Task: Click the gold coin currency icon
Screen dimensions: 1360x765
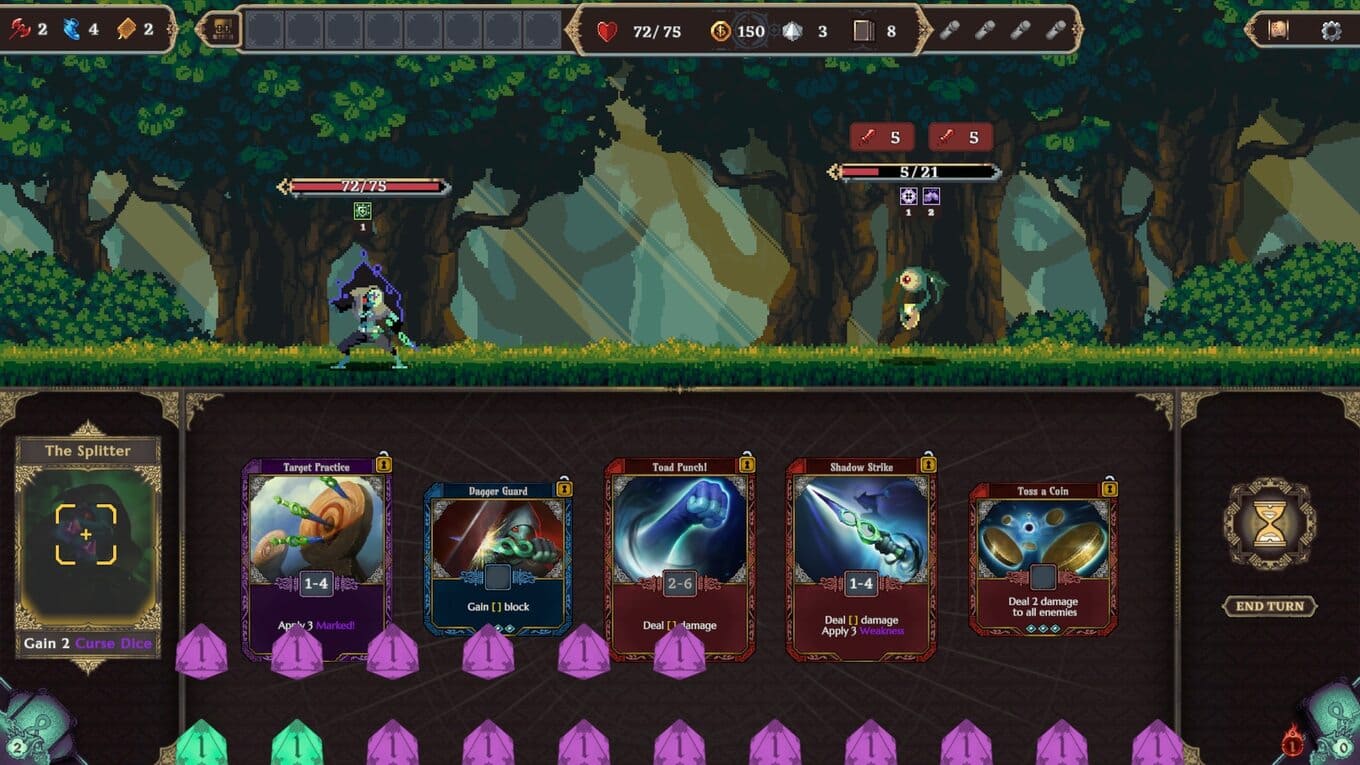Action: (720, 31)
